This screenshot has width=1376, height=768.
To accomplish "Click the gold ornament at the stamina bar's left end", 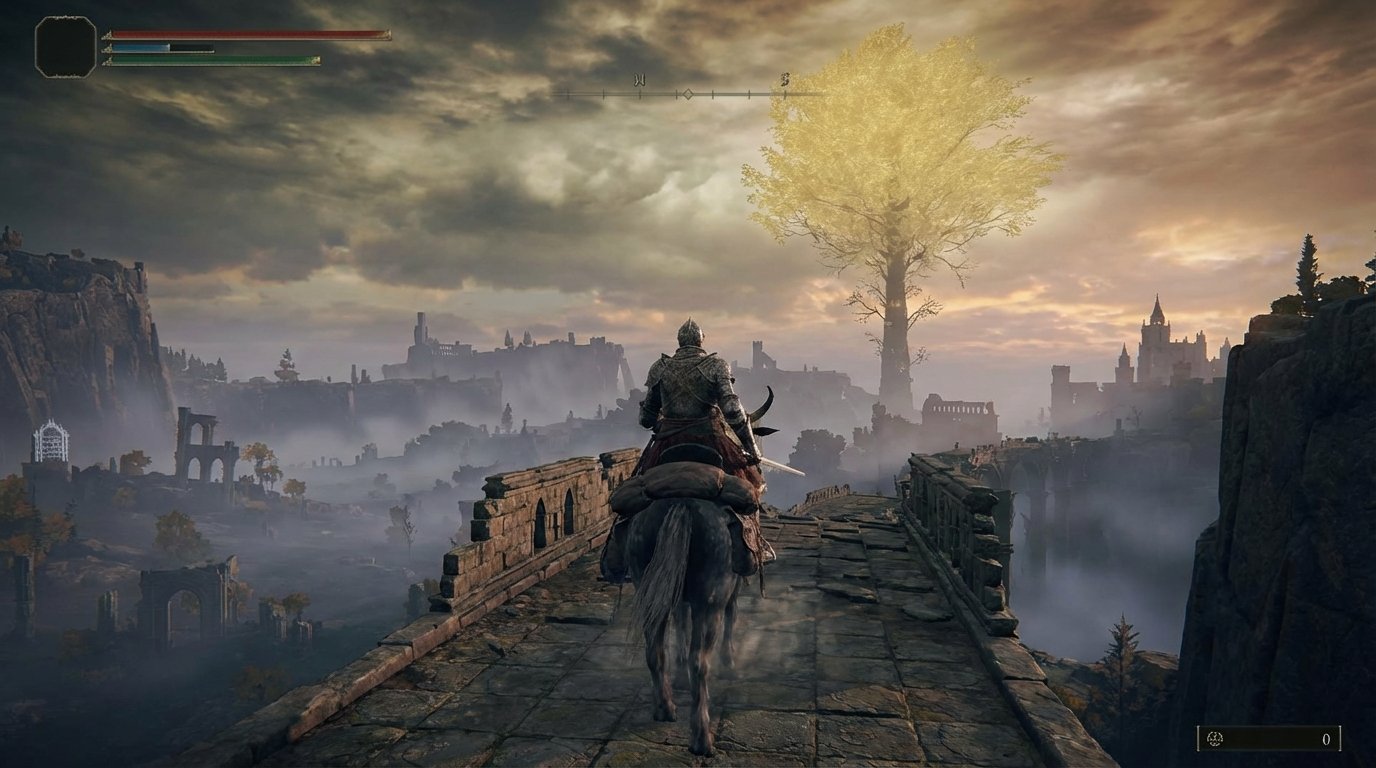I will coord(108,59).
